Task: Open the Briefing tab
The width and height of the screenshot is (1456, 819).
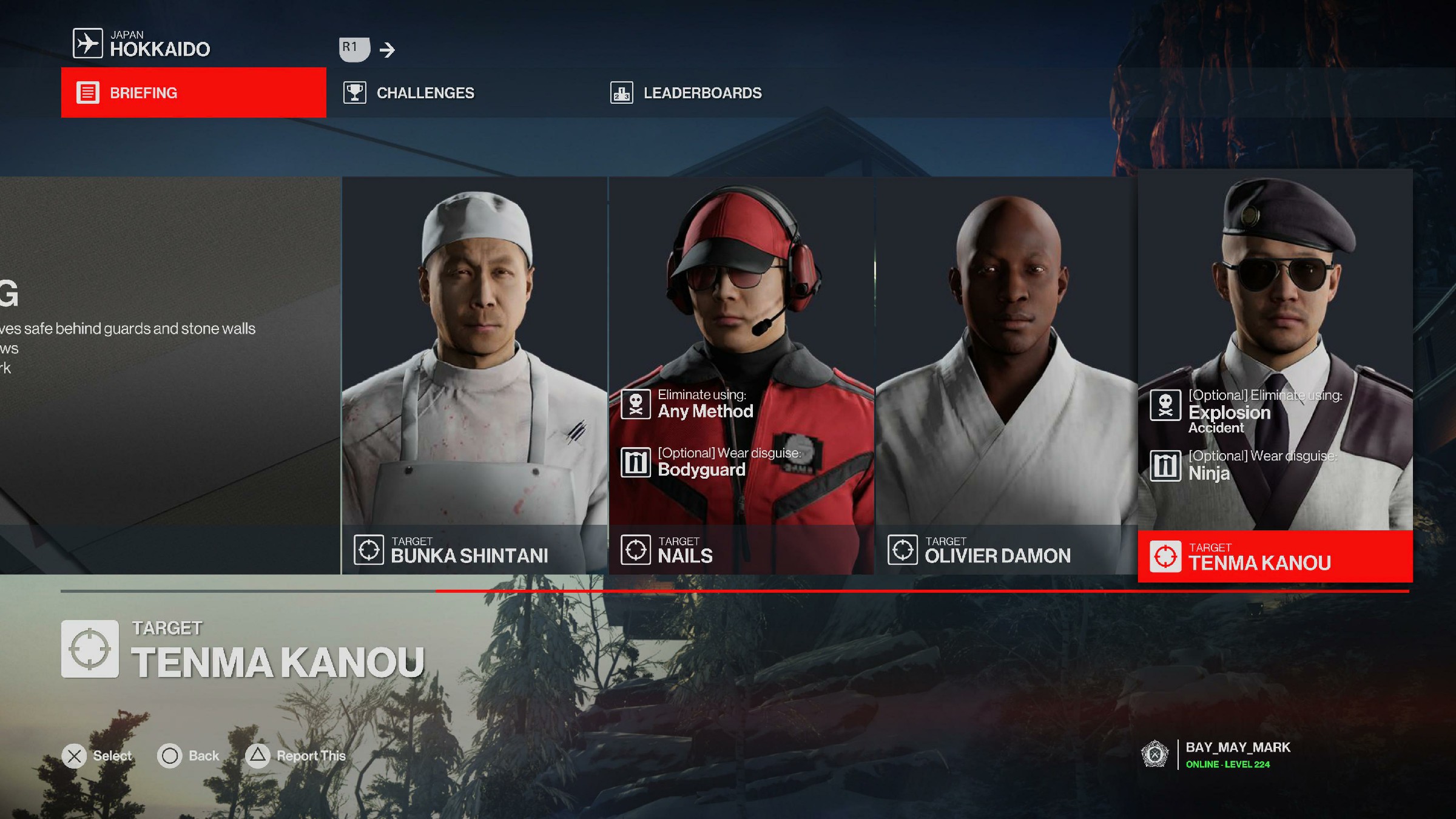Action: (x=193, y=93)
